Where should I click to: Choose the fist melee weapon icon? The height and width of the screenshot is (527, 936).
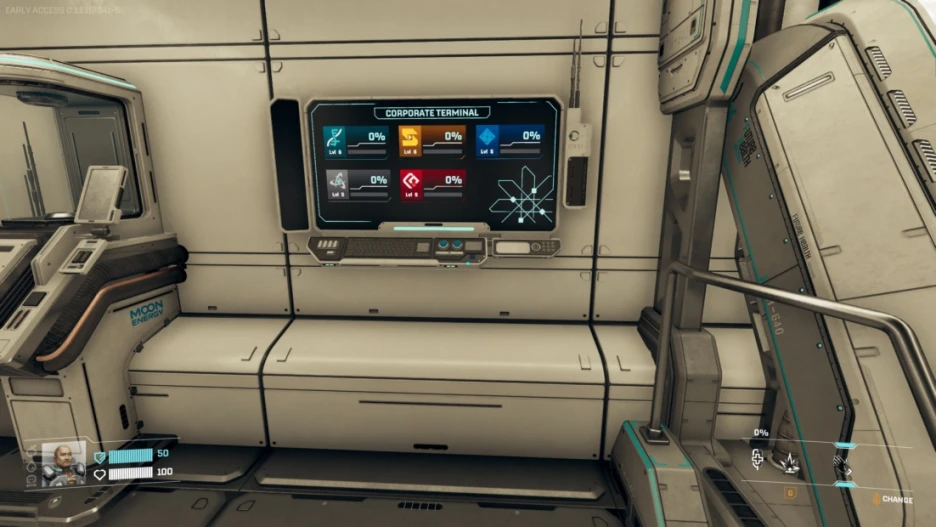pos(842,464)
